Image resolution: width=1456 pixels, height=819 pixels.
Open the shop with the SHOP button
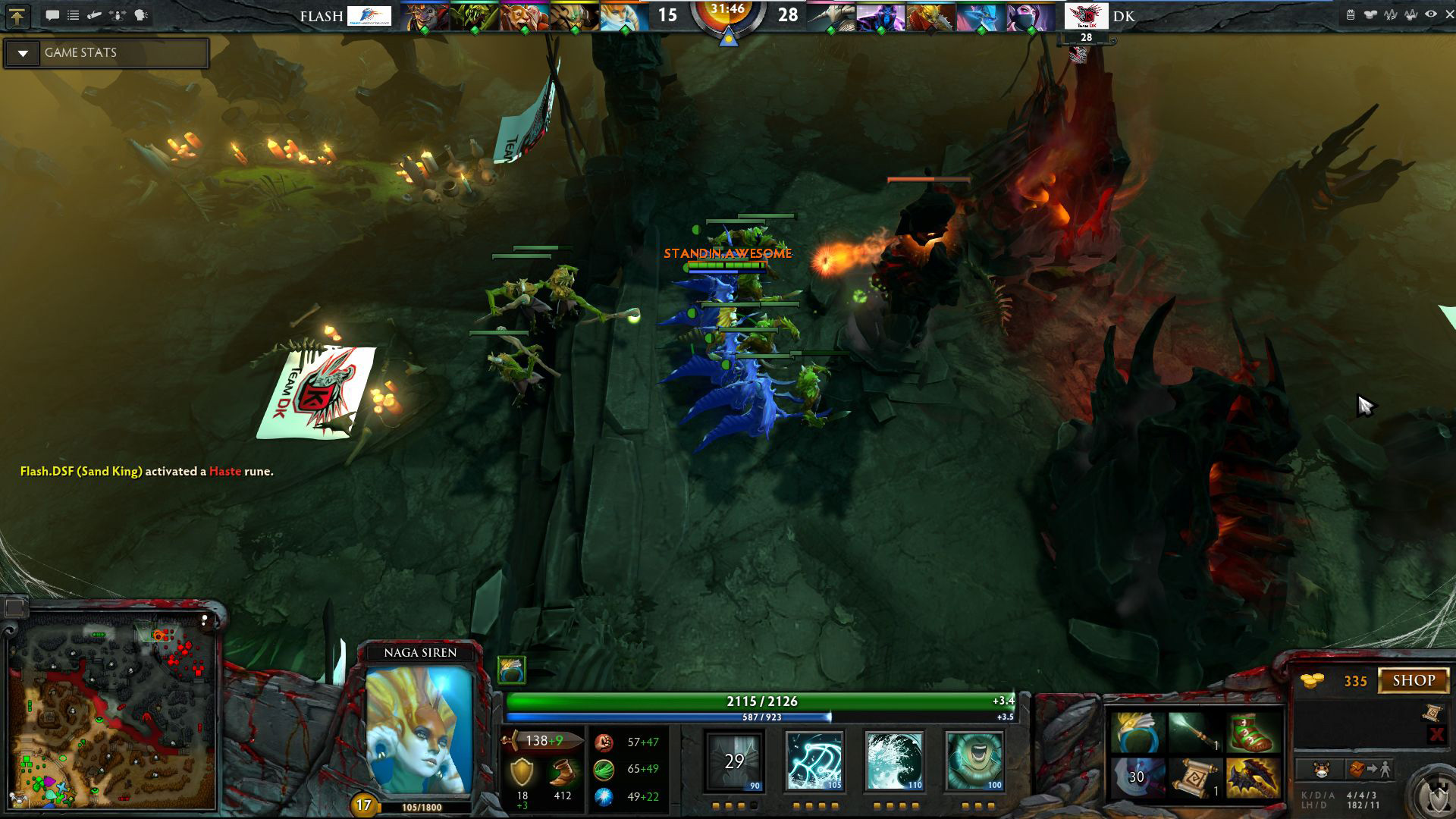tap(1414, 680)
